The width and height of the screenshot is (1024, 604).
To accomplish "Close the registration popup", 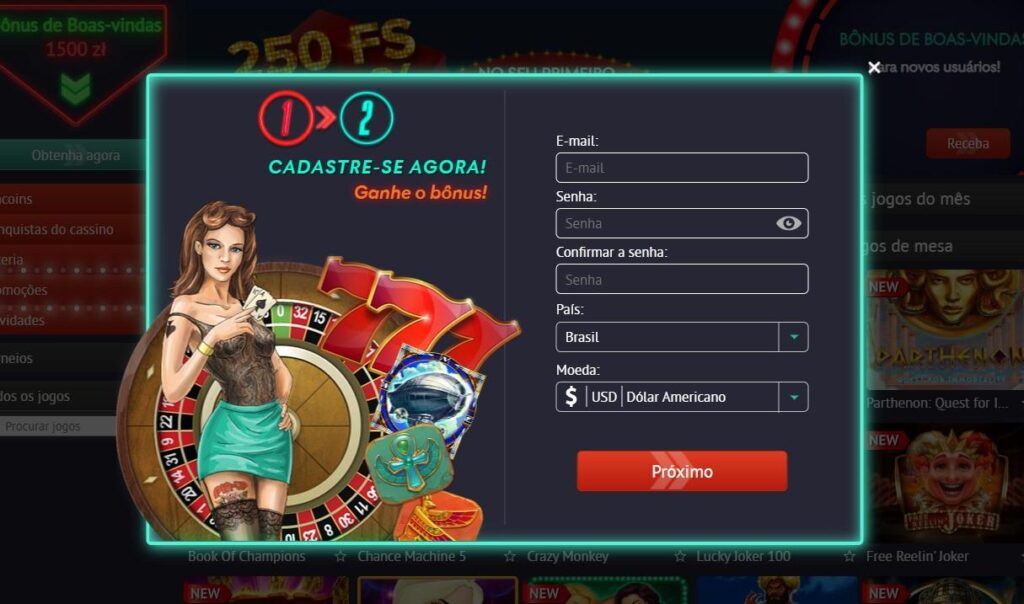I will point(874,67).
